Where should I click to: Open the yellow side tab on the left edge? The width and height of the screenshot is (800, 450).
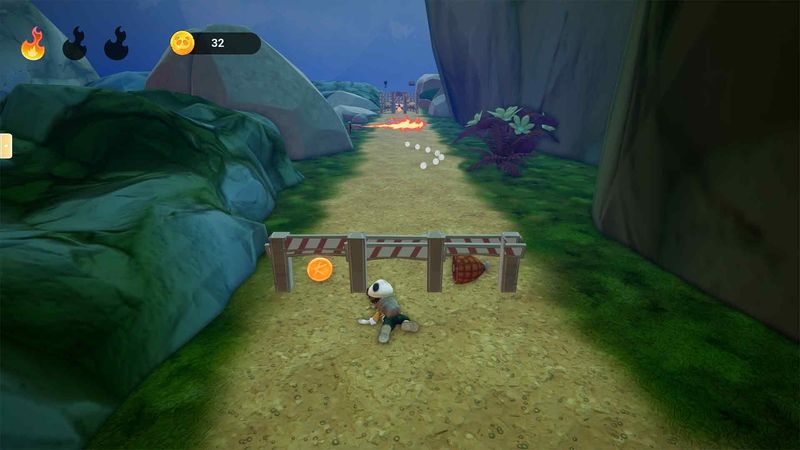click(x=5, y=146)
